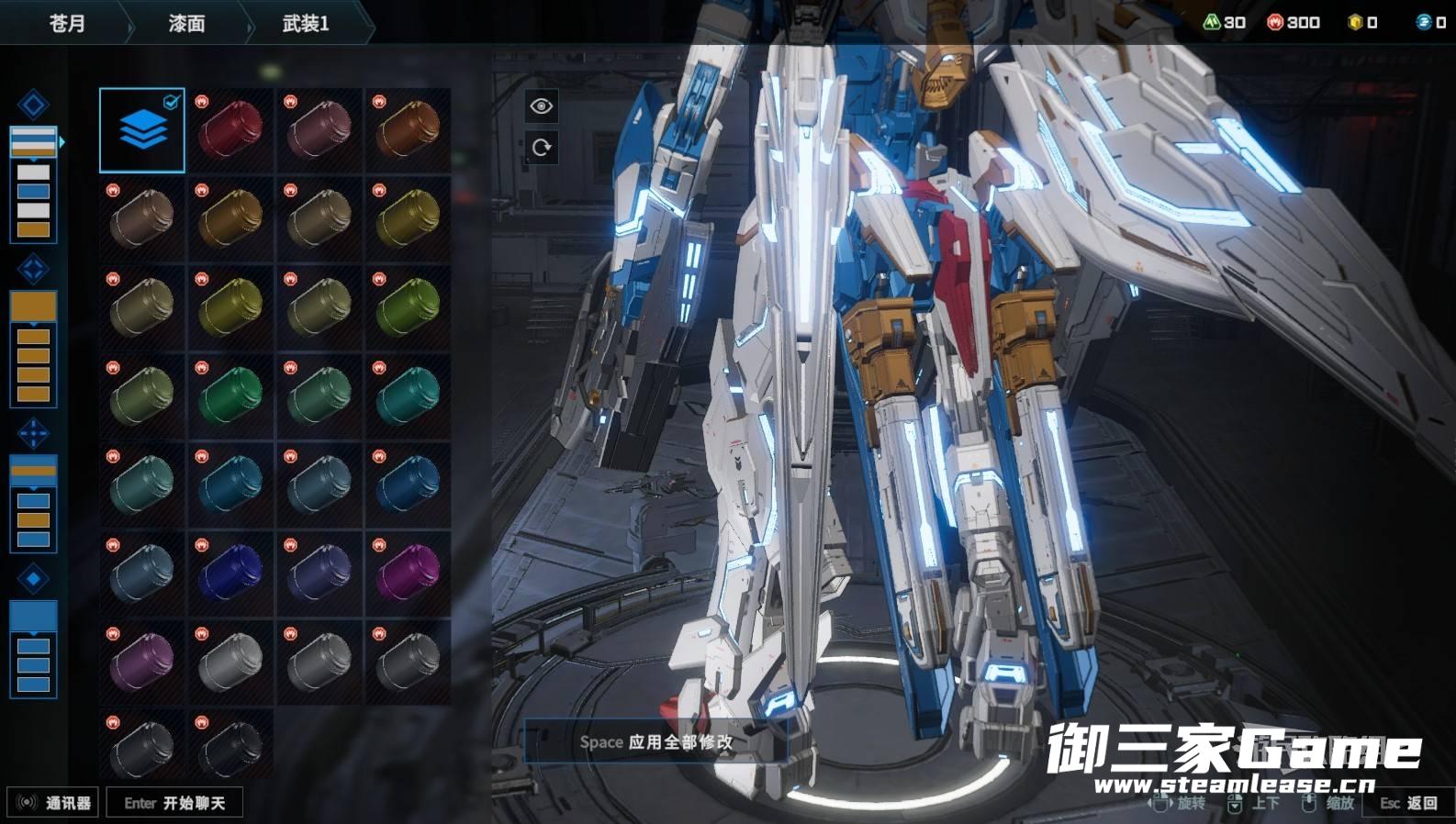Toggle the eye visibility button
Viewport: 1456px width, 824px height.
point(541,106)
